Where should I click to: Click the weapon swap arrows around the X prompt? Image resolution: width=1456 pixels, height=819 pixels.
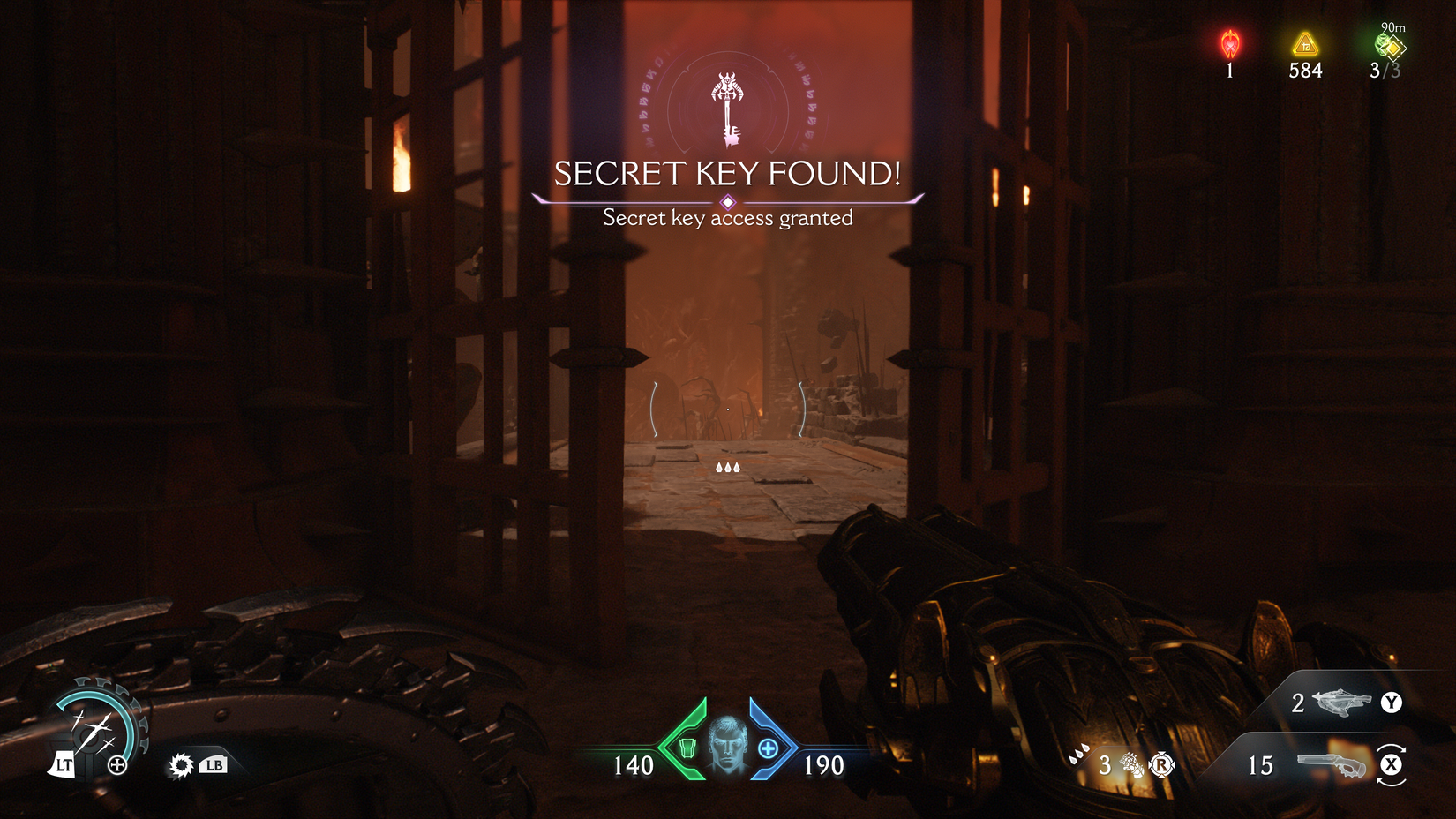[1392, 766]
